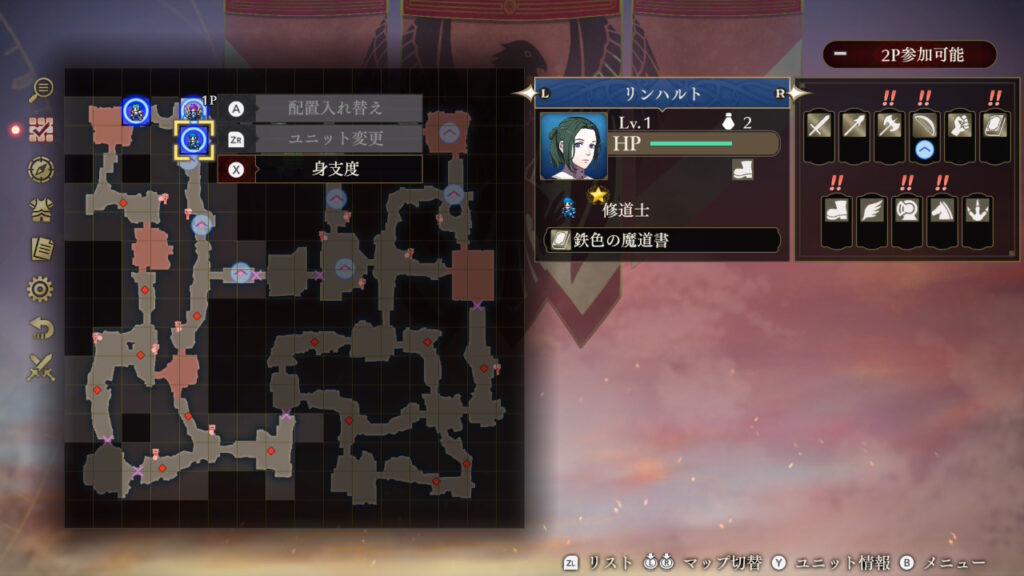Select the highlighted unit on the map

pyautogui.click(x=194, y=140)
